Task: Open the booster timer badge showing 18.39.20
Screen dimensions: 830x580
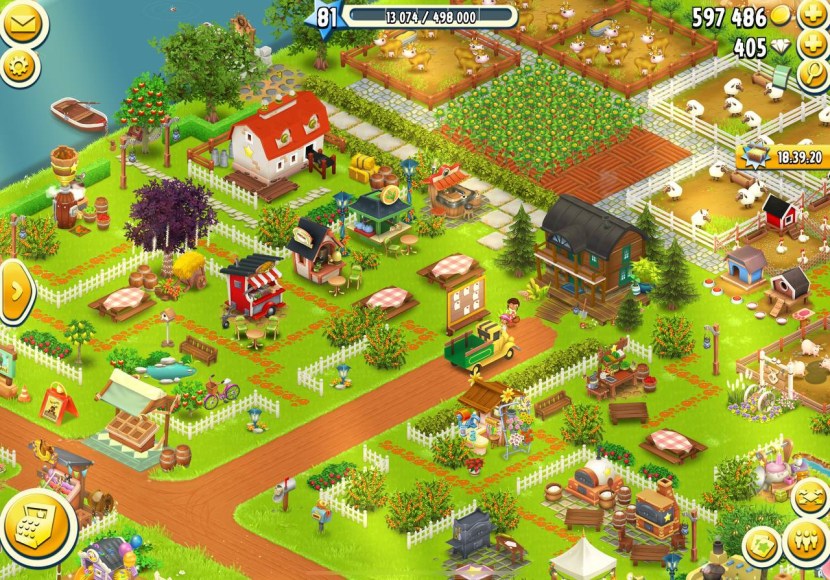Action: coord(782,156)
